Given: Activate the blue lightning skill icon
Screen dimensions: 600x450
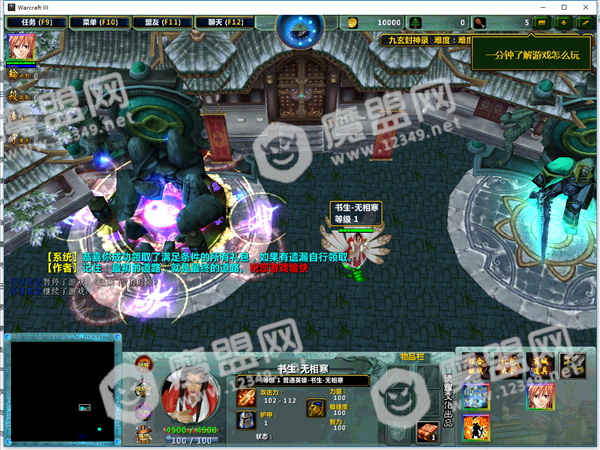Looking at the screenshot, I should tap(474, 397).
